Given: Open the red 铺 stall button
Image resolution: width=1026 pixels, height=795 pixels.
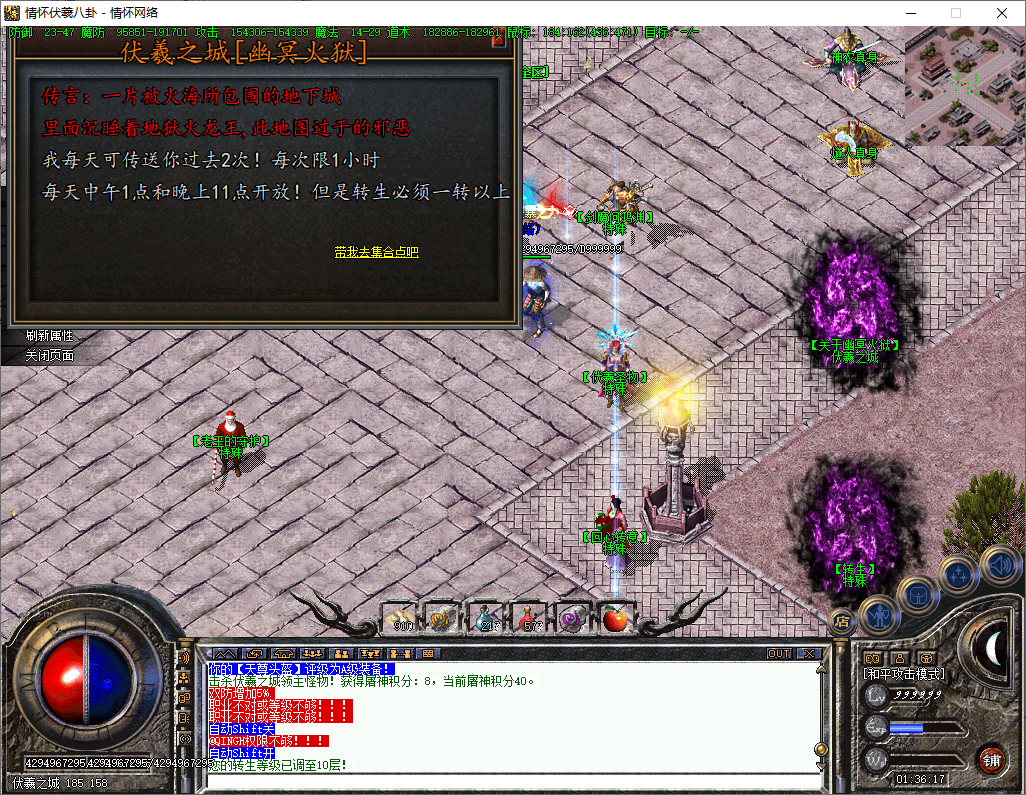Looking at the screenshot, I should coord(991,758).
